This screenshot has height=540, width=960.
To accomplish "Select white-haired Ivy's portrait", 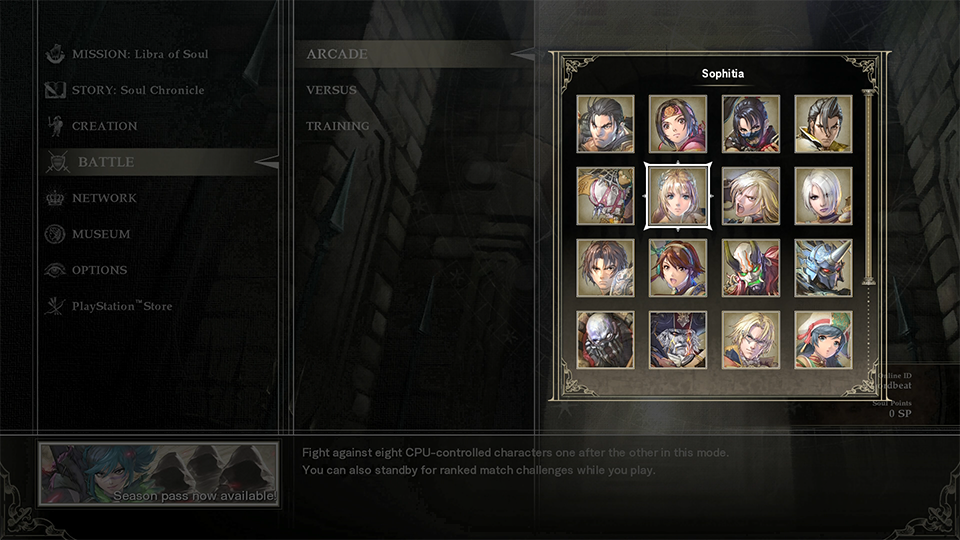I will click(824, 196).
